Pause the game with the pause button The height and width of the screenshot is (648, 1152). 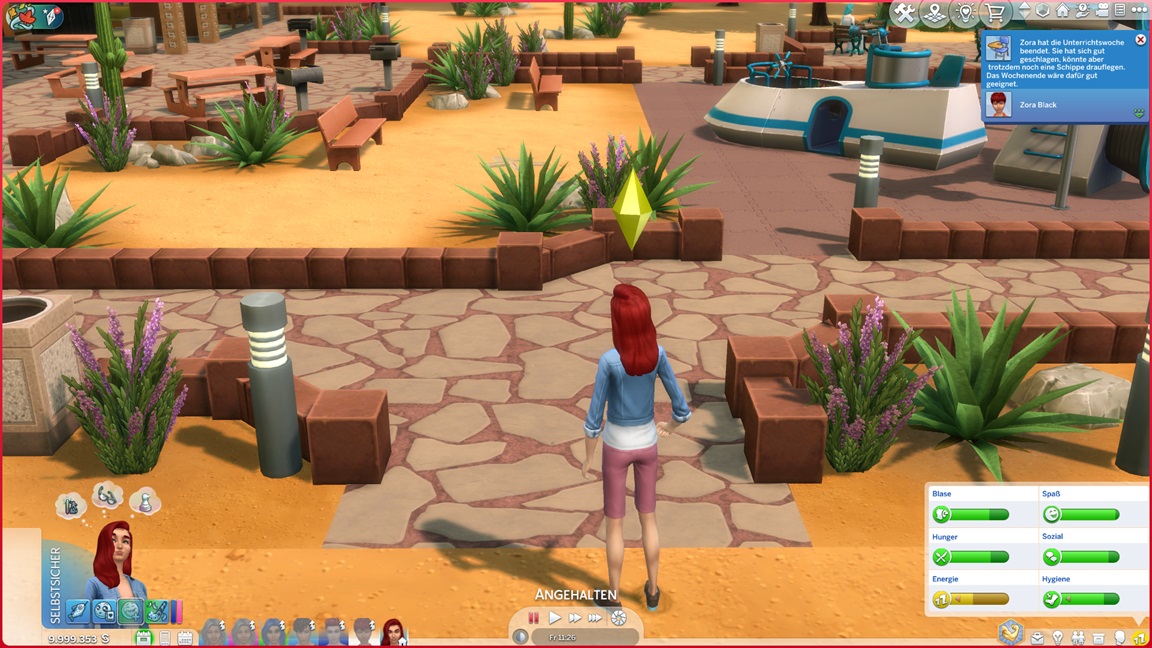click(534, 618)
